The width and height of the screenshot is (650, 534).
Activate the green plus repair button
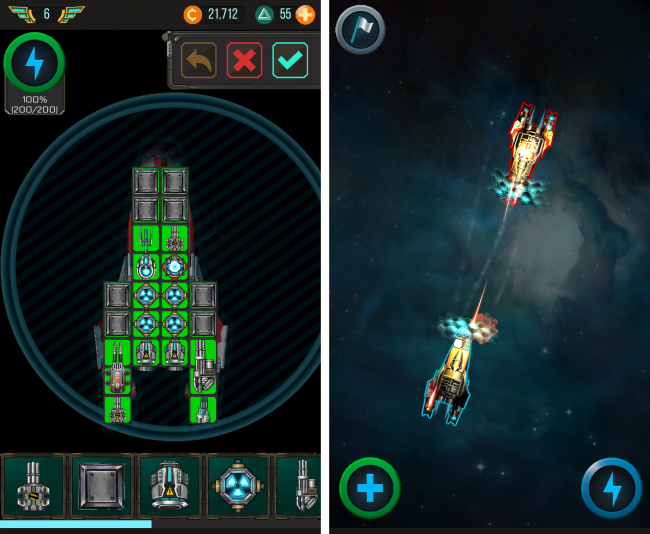click(370, 488)
